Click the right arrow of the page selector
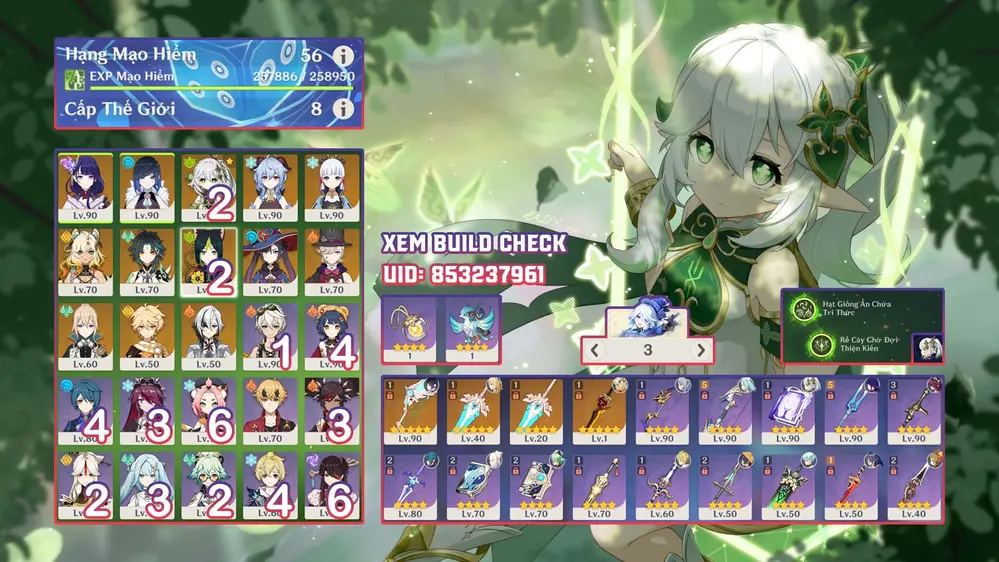This screenshot has width=999, height=562. [x=701, y=350]
